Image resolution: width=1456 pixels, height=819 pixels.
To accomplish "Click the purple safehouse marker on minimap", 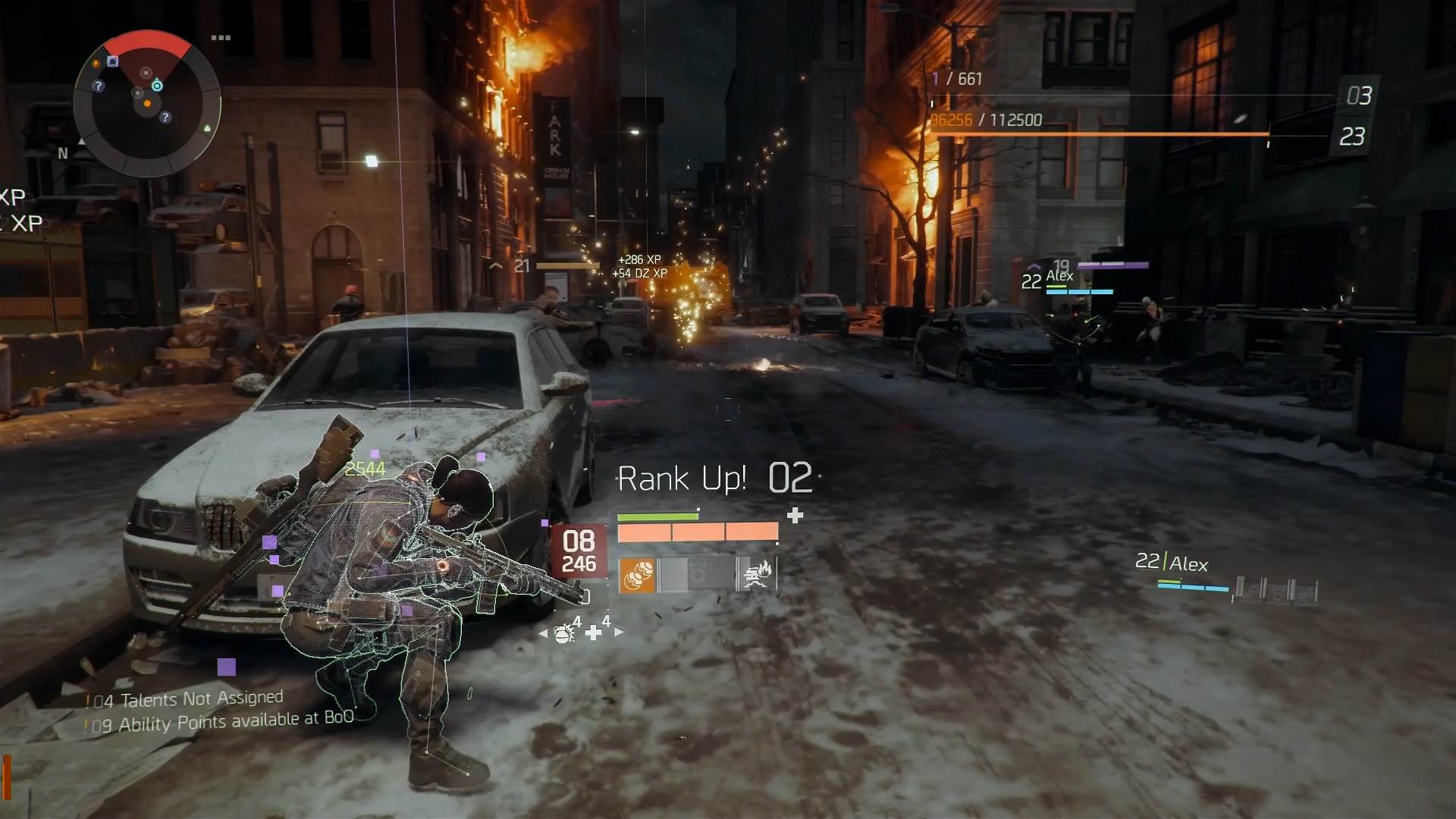I will click(113, 61).
